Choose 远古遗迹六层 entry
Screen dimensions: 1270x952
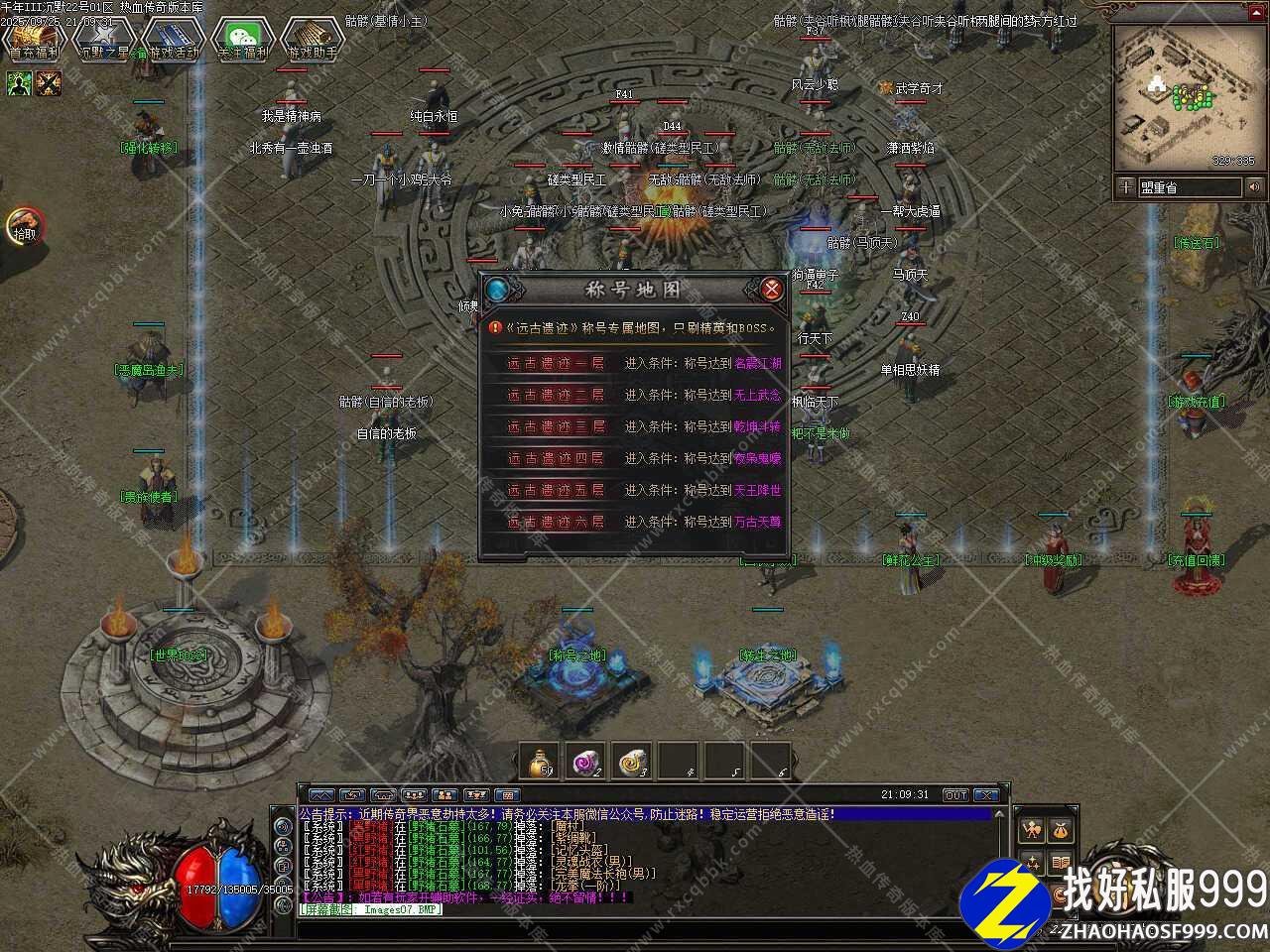[556, 523]
